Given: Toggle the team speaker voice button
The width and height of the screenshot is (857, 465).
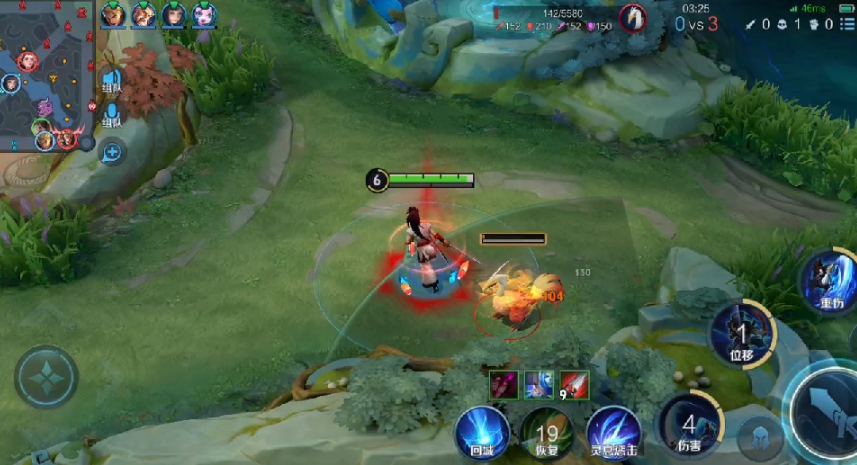Looking at the screenshot, I should point(111,80).
